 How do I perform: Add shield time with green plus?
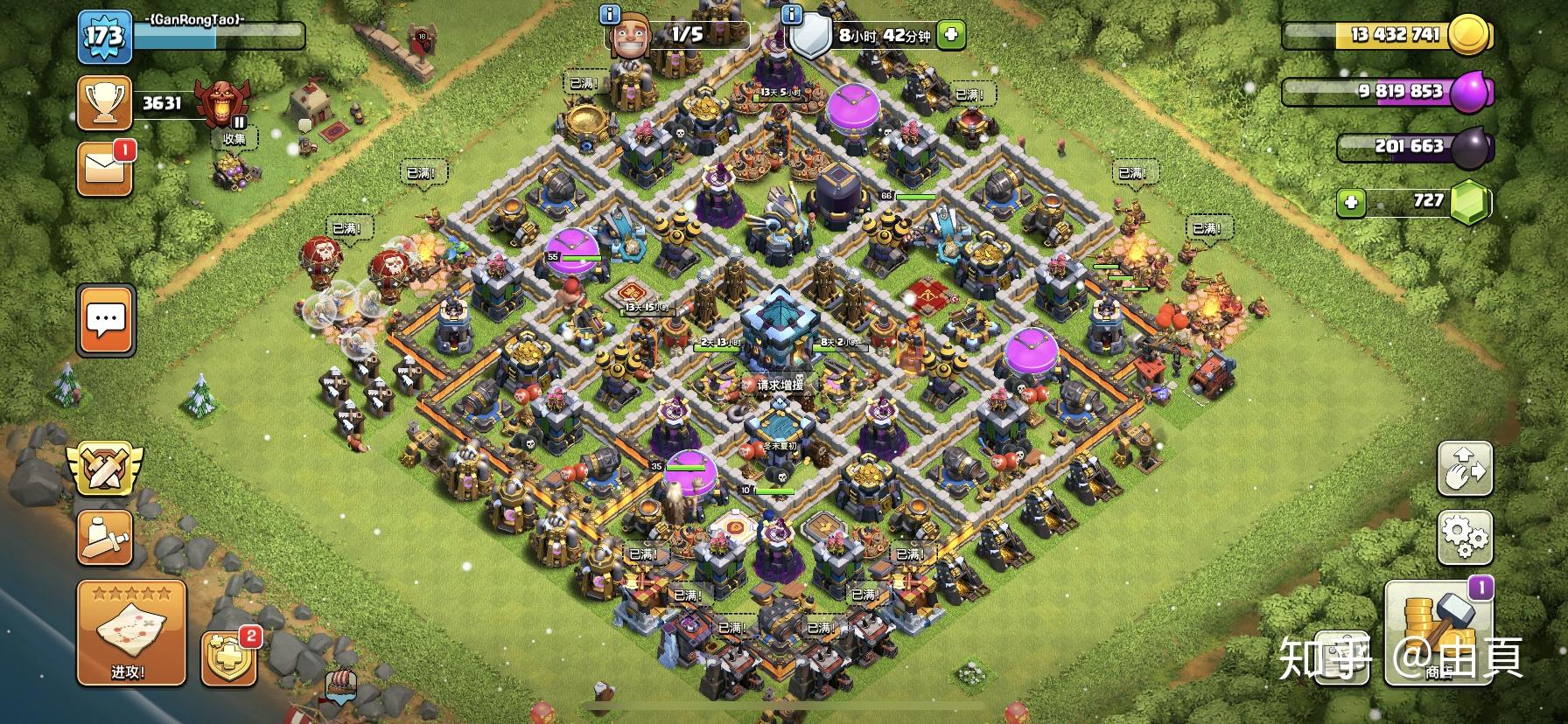(x=951, y=35)
